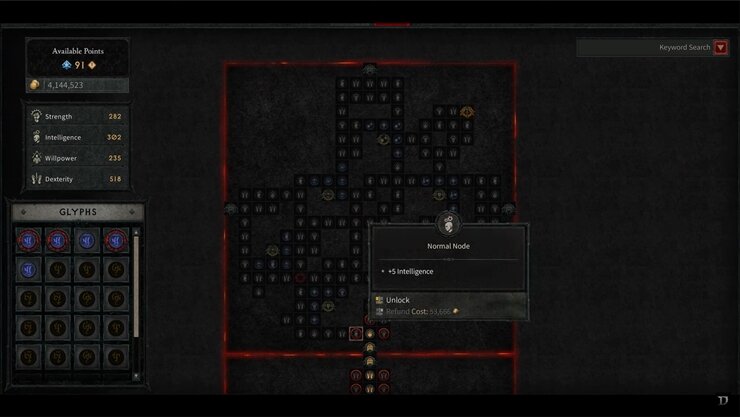Select the gate node on the board's top edge
Image resolution: width=740 pixels, height=417 pixels.
pos(370,70)
